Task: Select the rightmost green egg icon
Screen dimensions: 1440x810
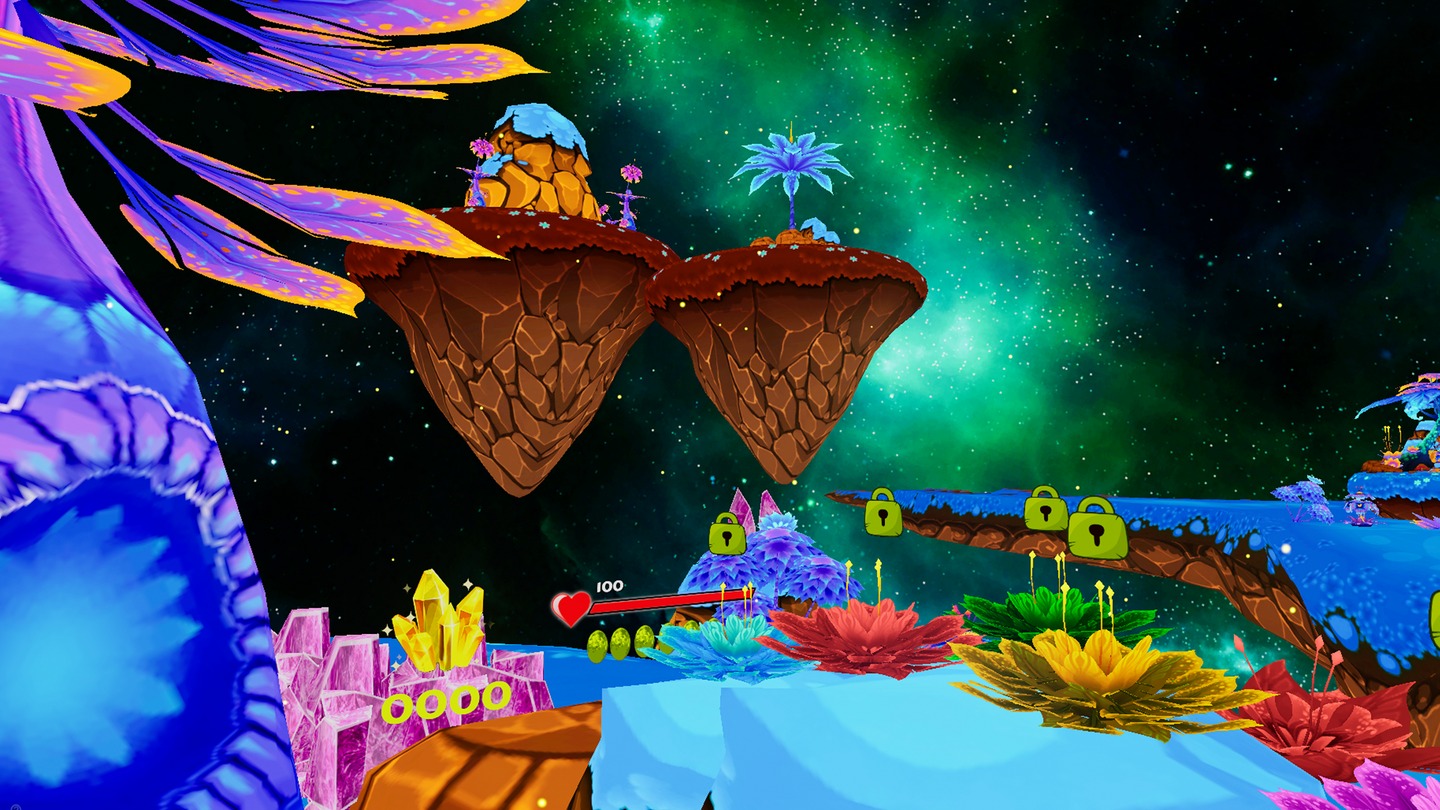Action: 644,640
